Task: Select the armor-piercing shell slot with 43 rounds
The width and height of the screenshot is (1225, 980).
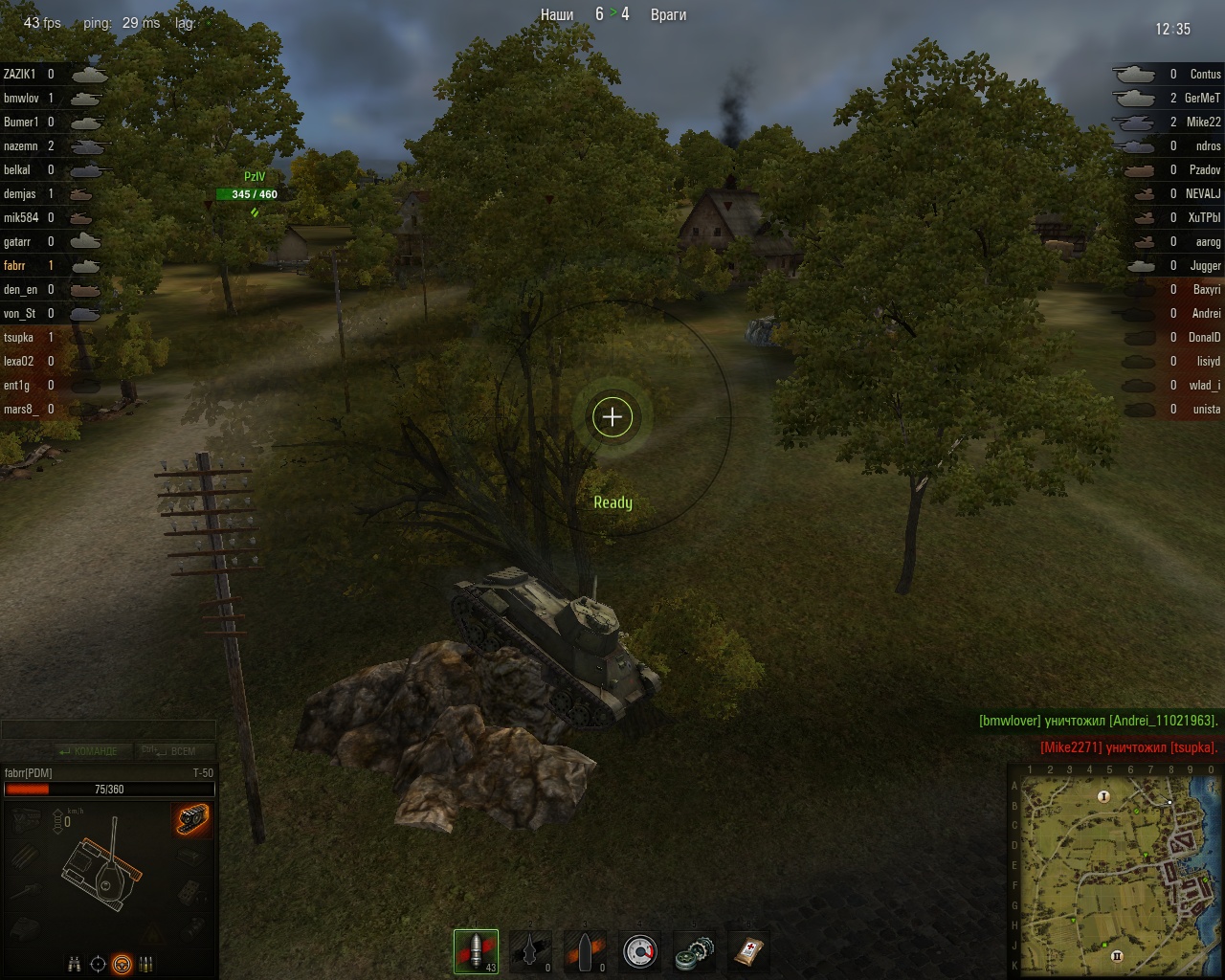Action: click(477, 951)
